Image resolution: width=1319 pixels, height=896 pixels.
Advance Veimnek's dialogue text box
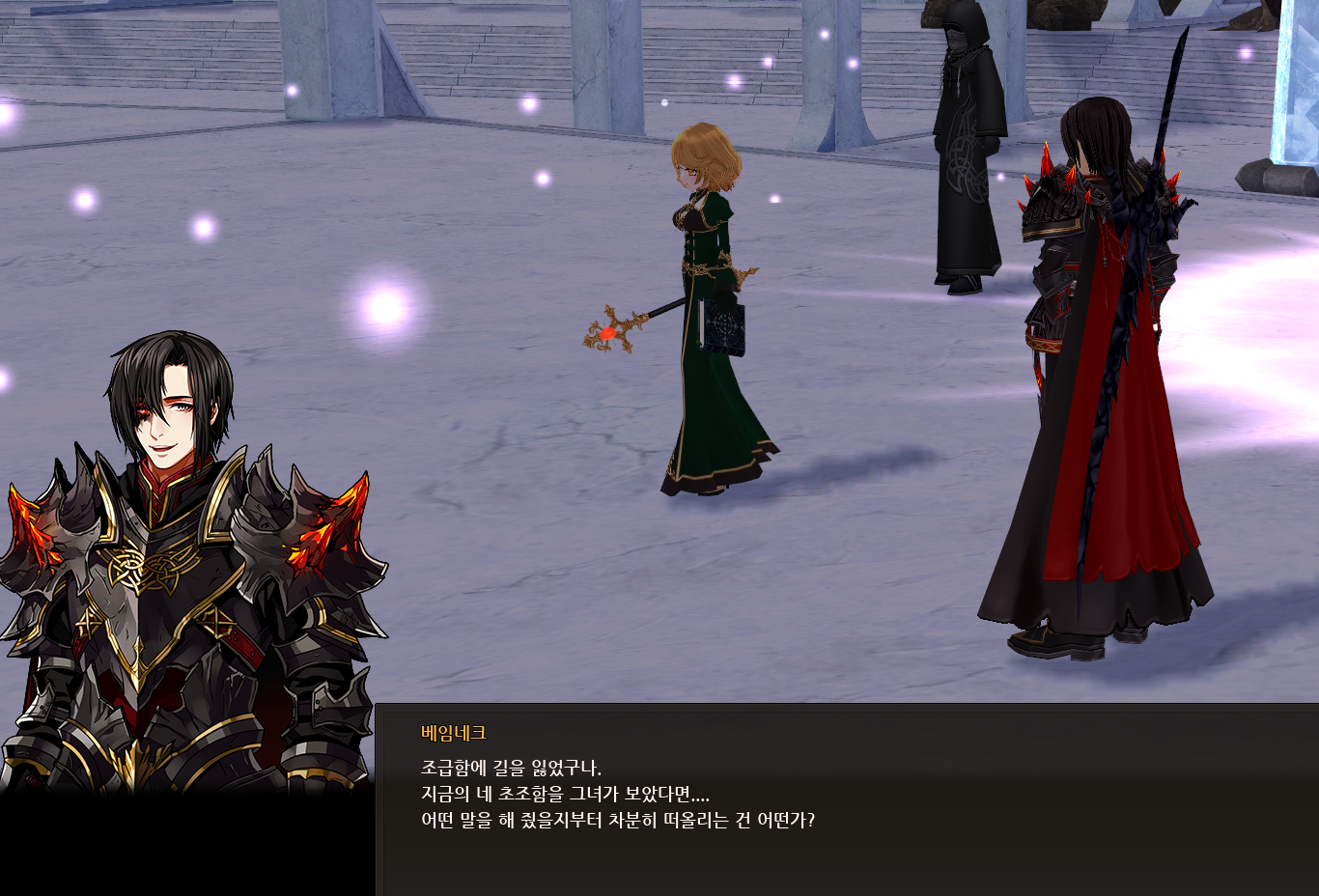(x=846, y=799)
